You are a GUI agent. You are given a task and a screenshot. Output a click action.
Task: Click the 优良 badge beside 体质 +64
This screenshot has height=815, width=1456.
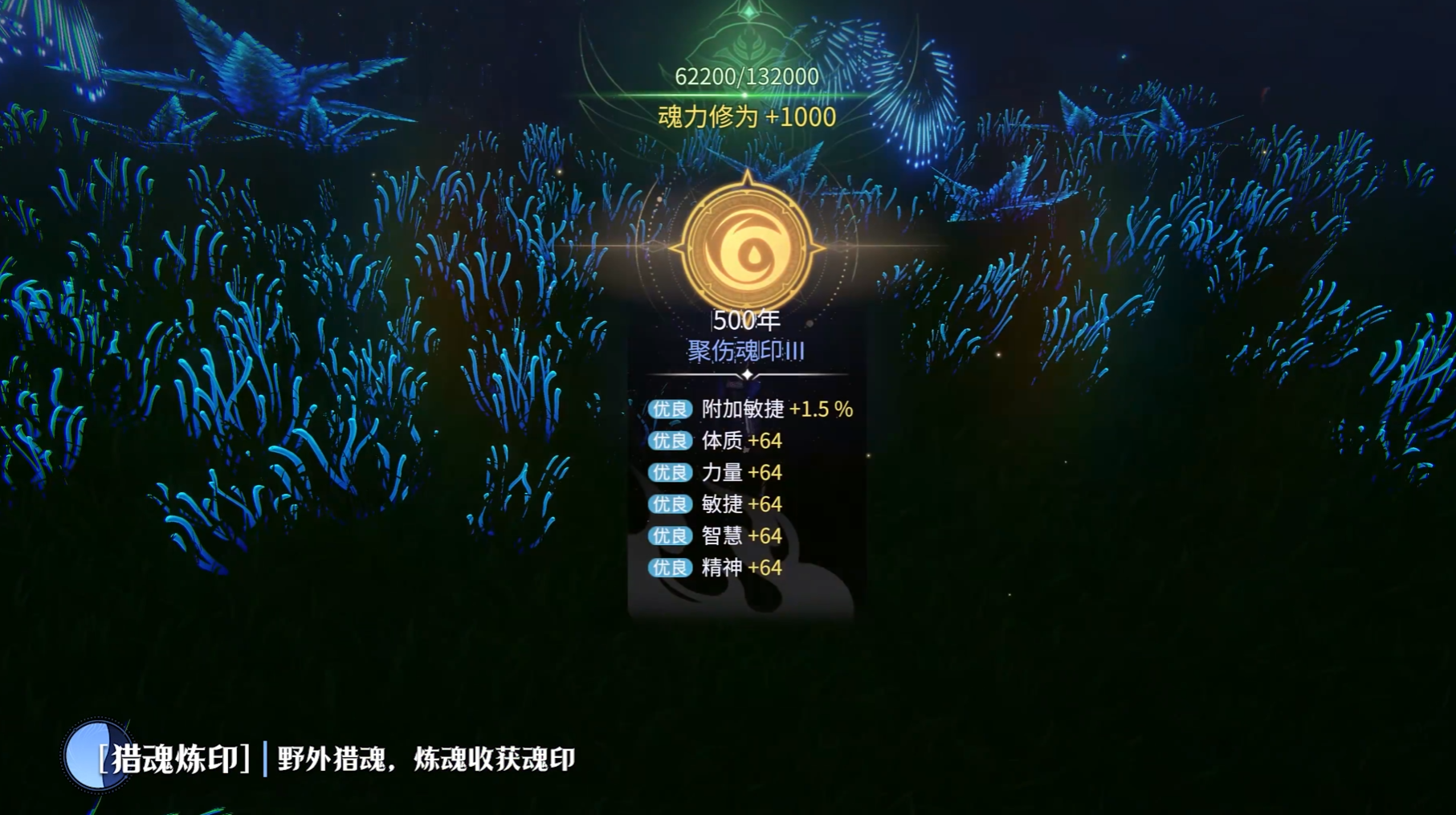(x=669, y=441)
